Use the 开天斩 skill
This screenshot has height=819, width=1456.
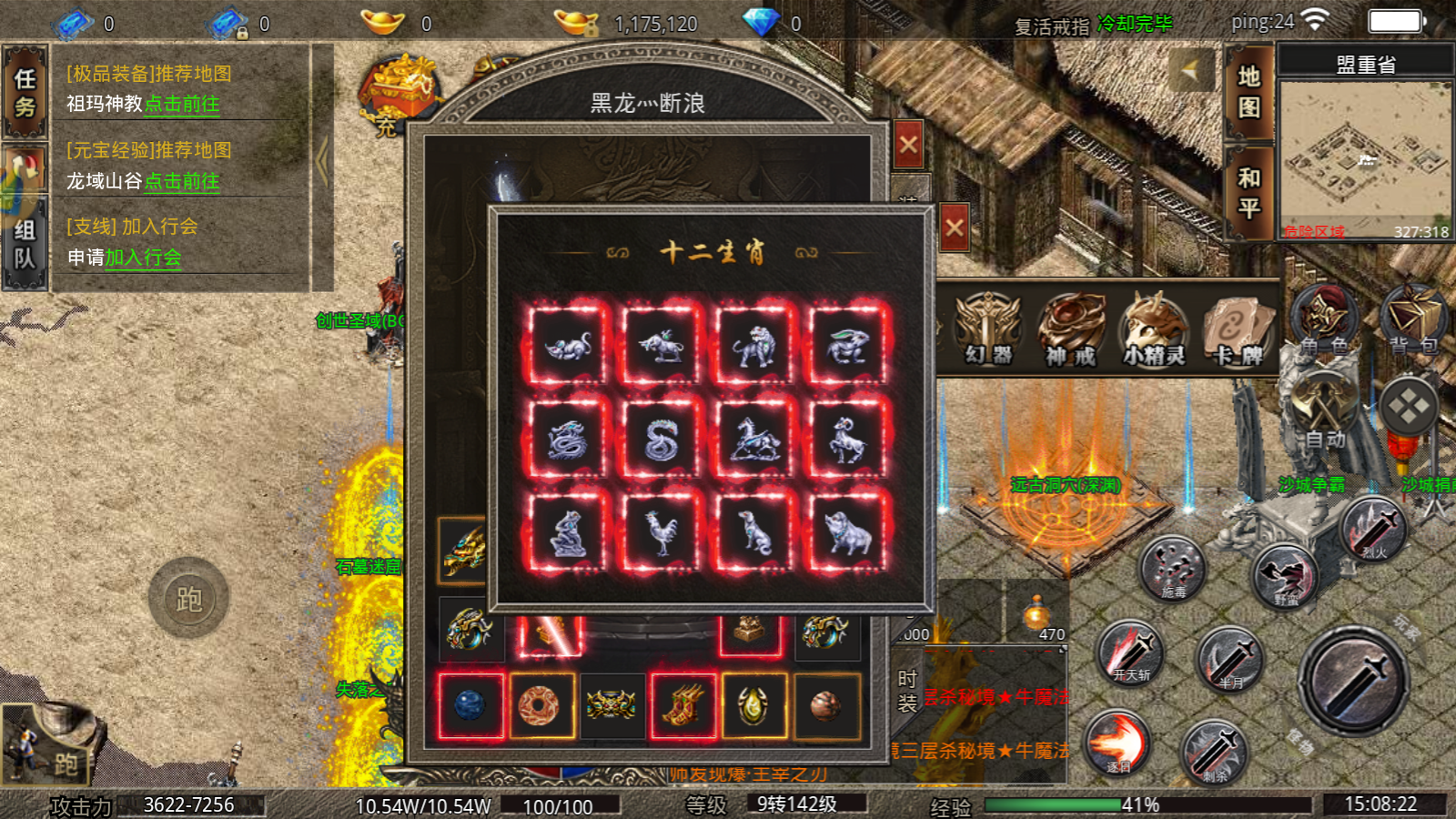[x=1131, y=653]
